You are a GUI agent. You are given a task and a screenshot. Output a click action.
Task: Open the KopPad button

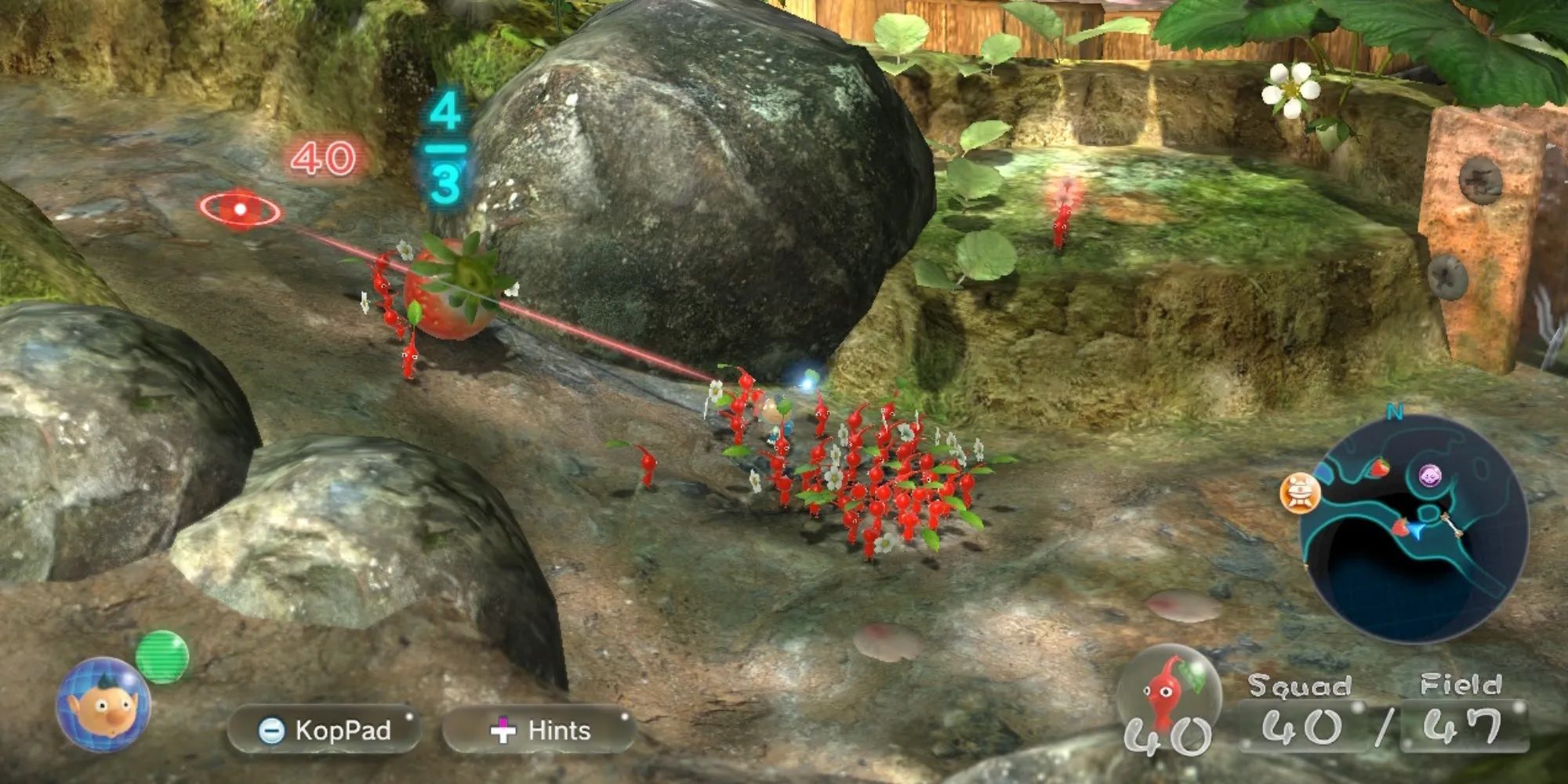(325, 730)
